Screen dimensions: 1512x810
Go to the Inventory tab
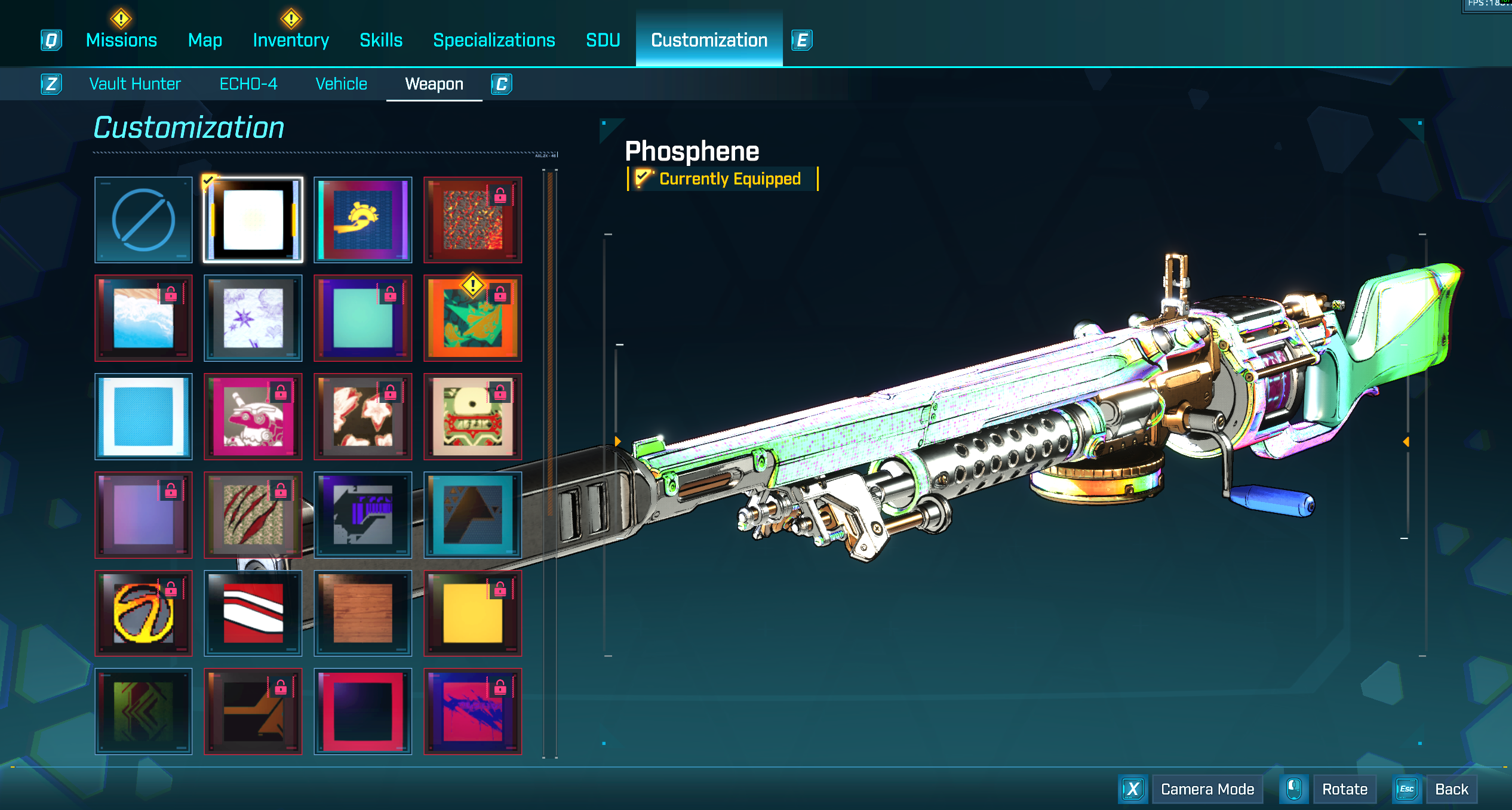pyautogui.click(x=291, y=40)
